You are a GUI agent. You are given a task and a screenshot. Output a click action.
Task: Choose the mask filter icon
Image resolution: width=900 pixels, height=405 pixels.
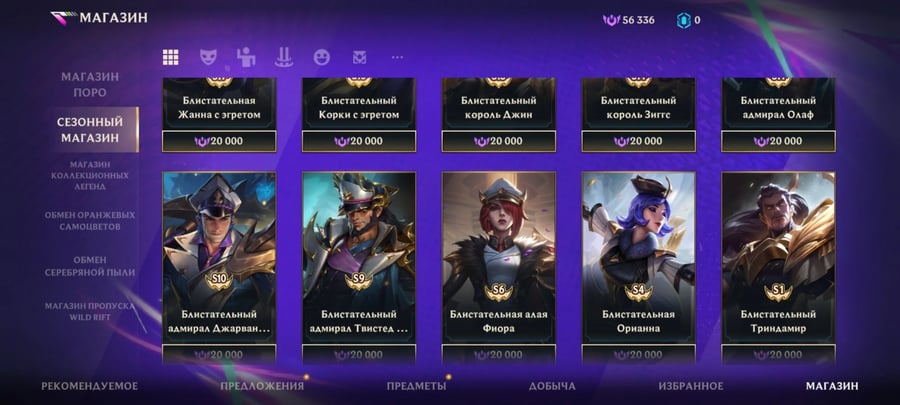208,57
